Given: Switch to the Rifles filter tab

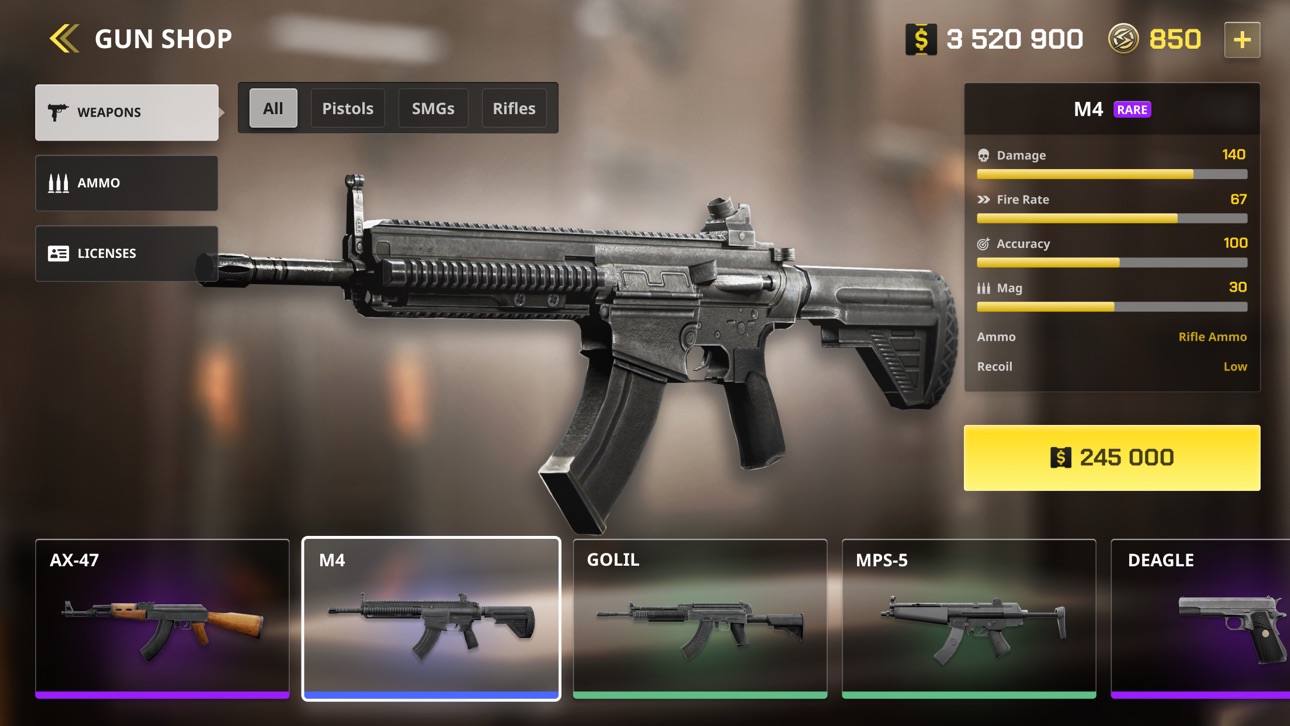Looking at the screenshot, I should pos(514,108).
